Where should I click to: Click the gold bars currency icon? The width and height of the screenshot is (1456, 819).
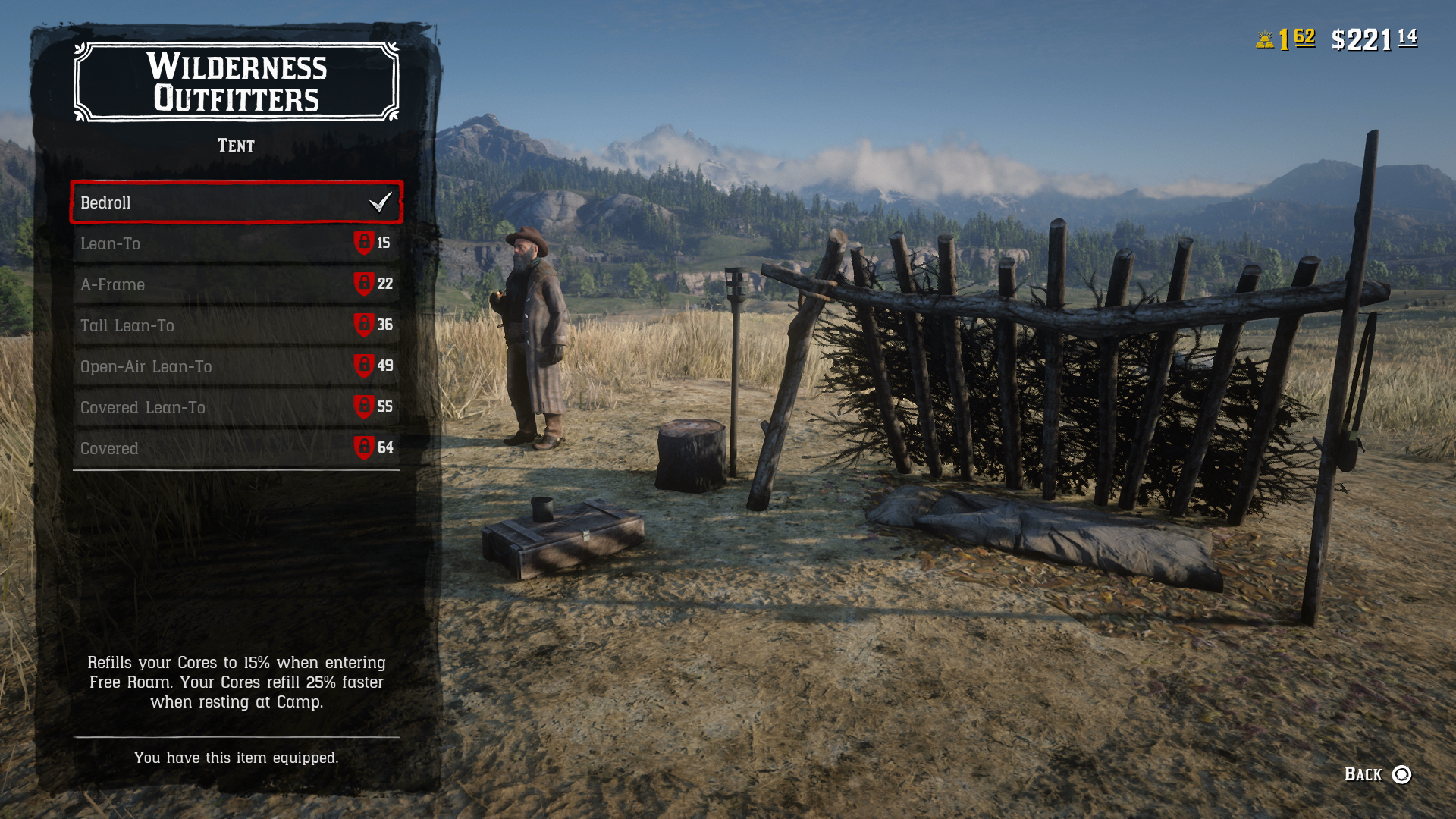click(1263, 36)
